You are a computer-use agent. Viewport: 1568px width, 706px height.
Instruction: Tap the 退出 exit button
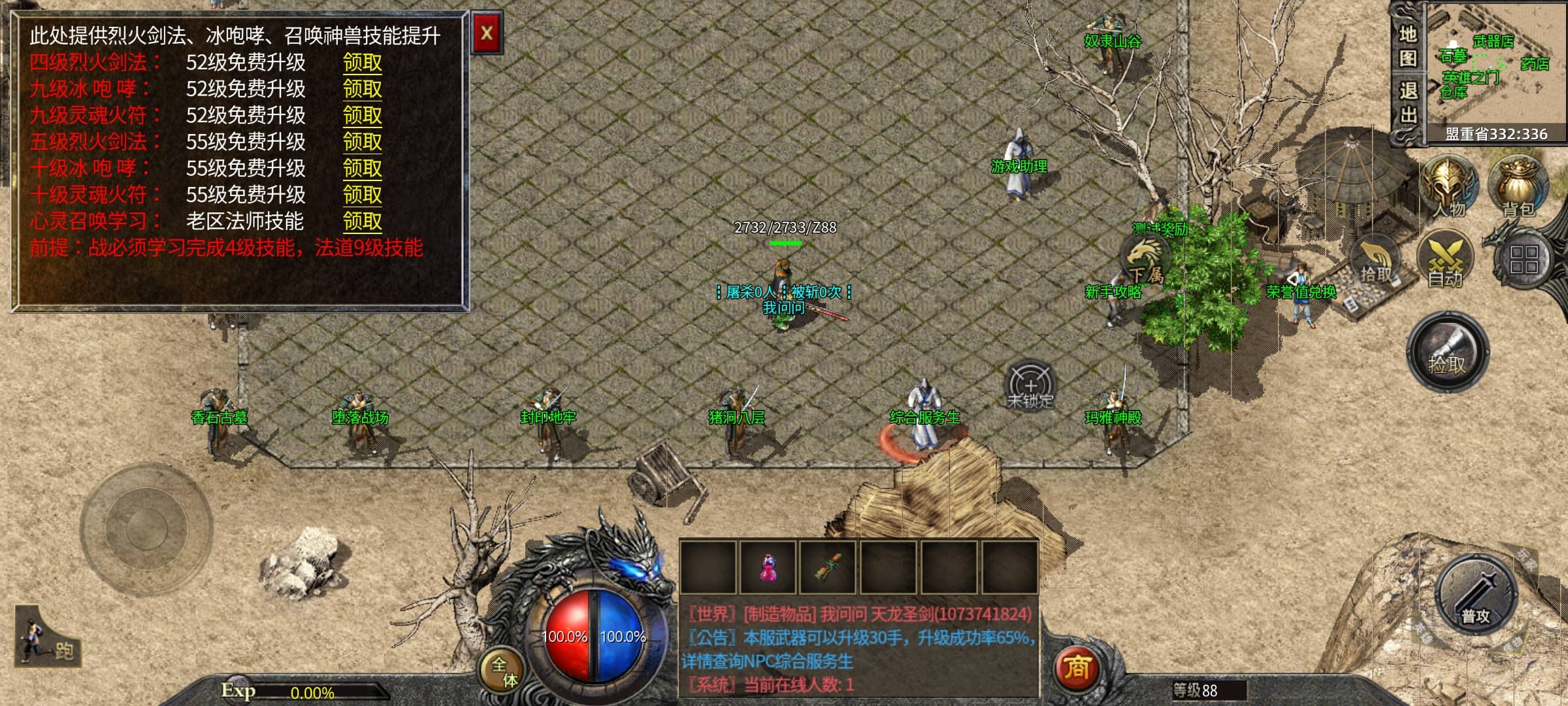click(x=1407, y=103)
